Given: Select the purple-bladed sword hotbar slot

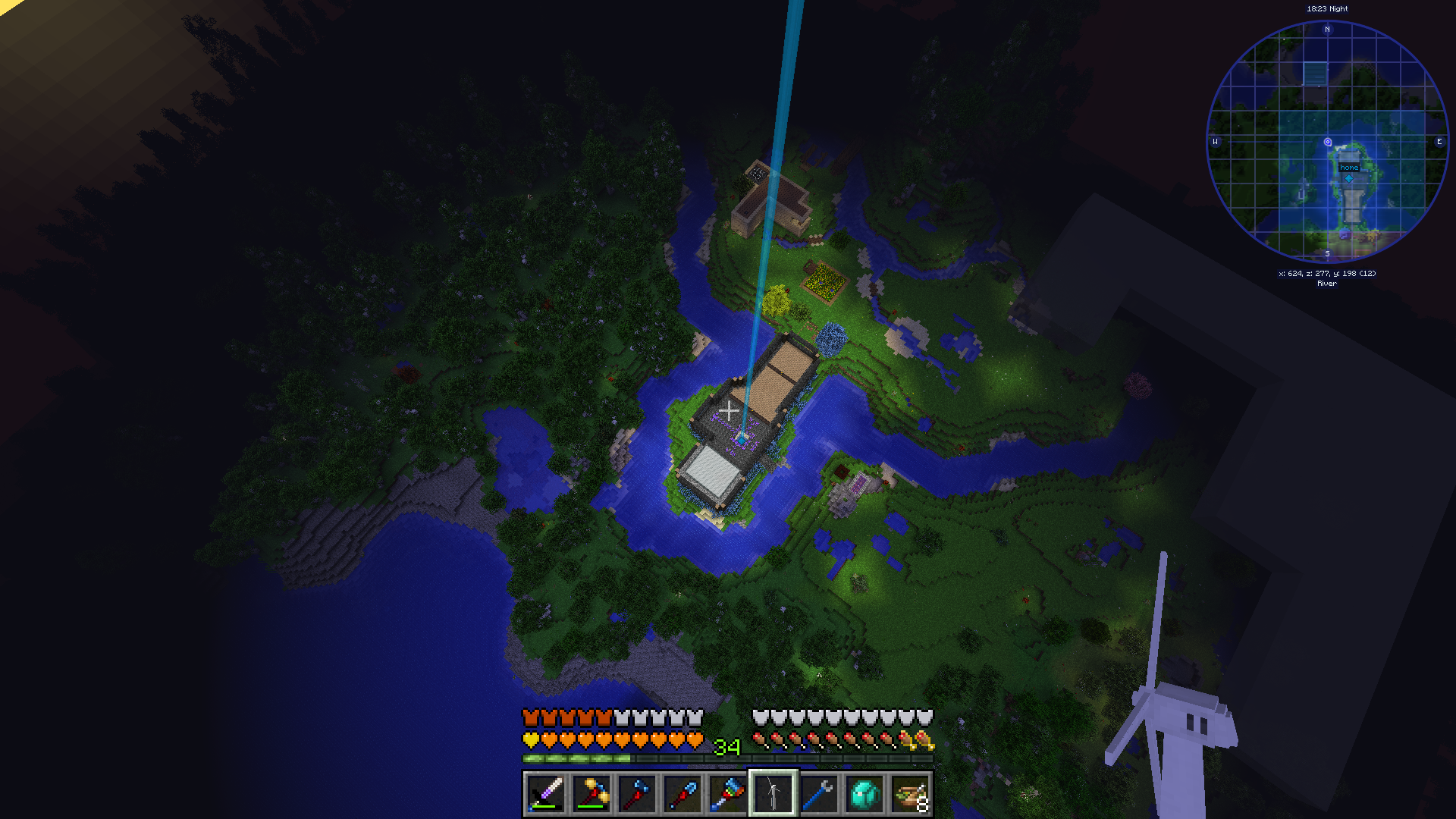Looking at the screenshot, I should click(545, 794).
